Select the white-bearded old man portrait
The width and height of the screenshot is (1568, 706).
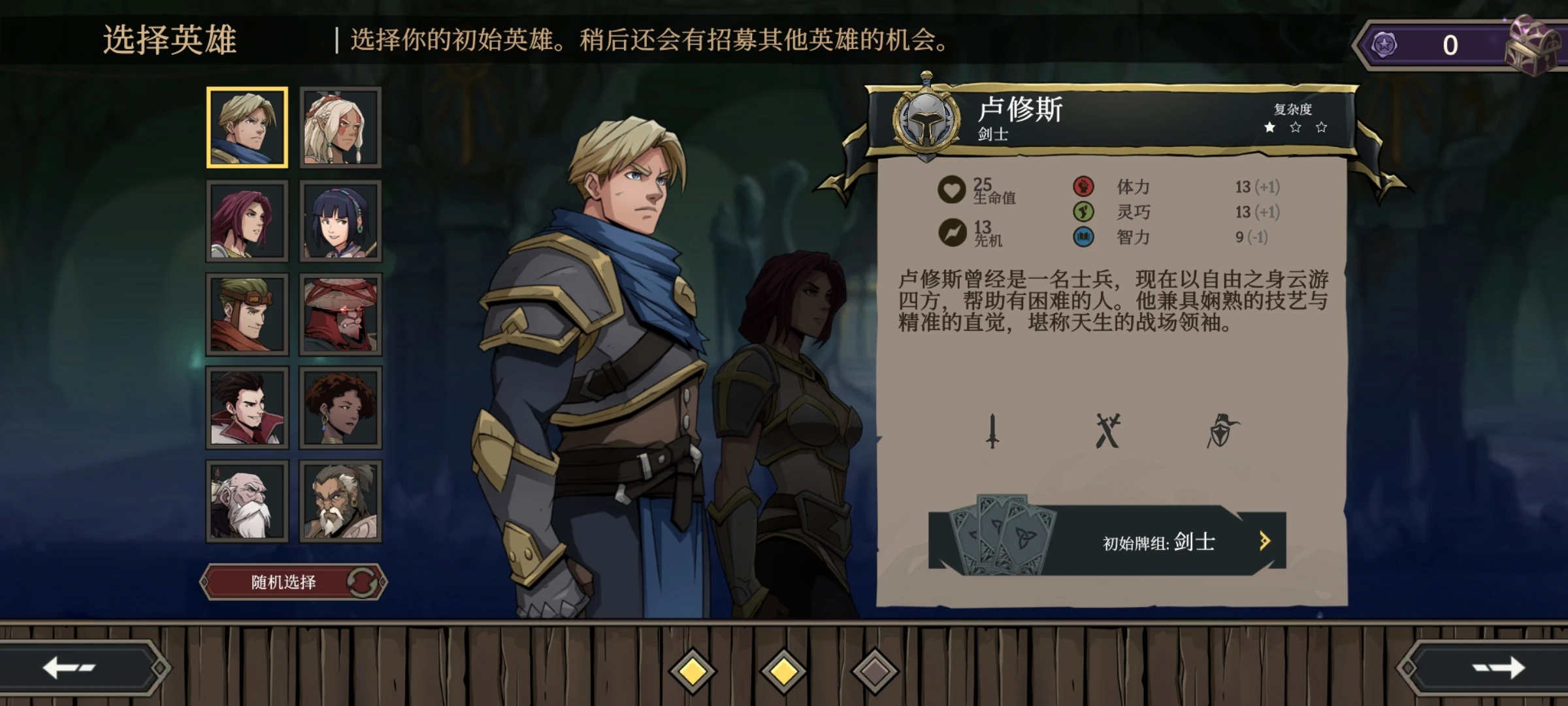tap(247, 501)
